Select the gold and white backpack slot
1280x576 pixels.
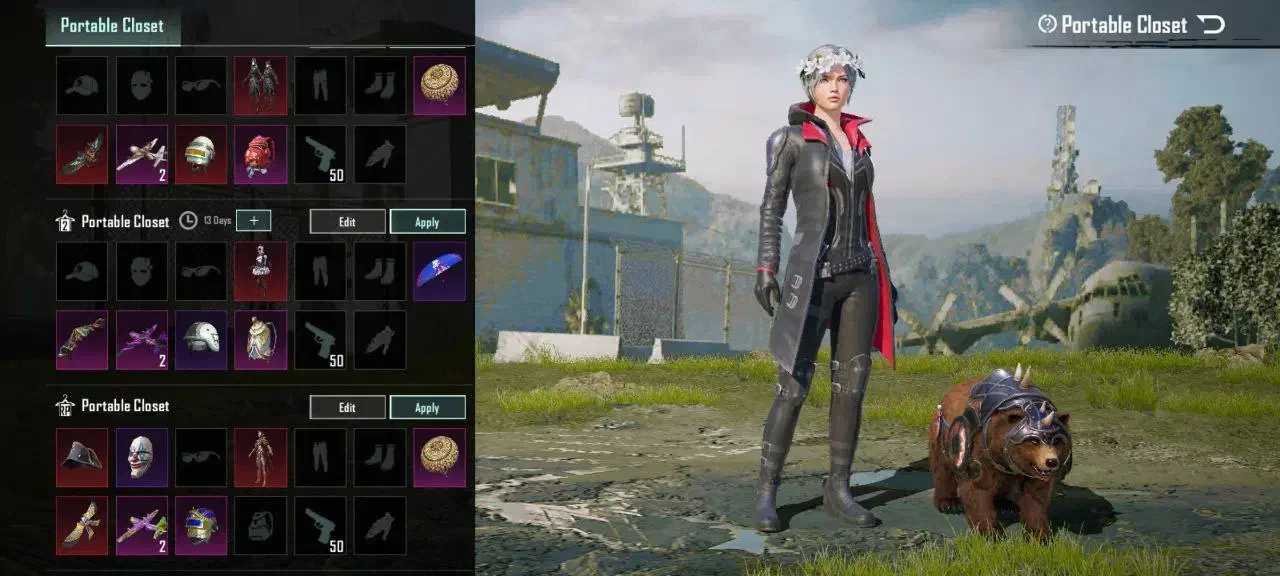point(261,339)
